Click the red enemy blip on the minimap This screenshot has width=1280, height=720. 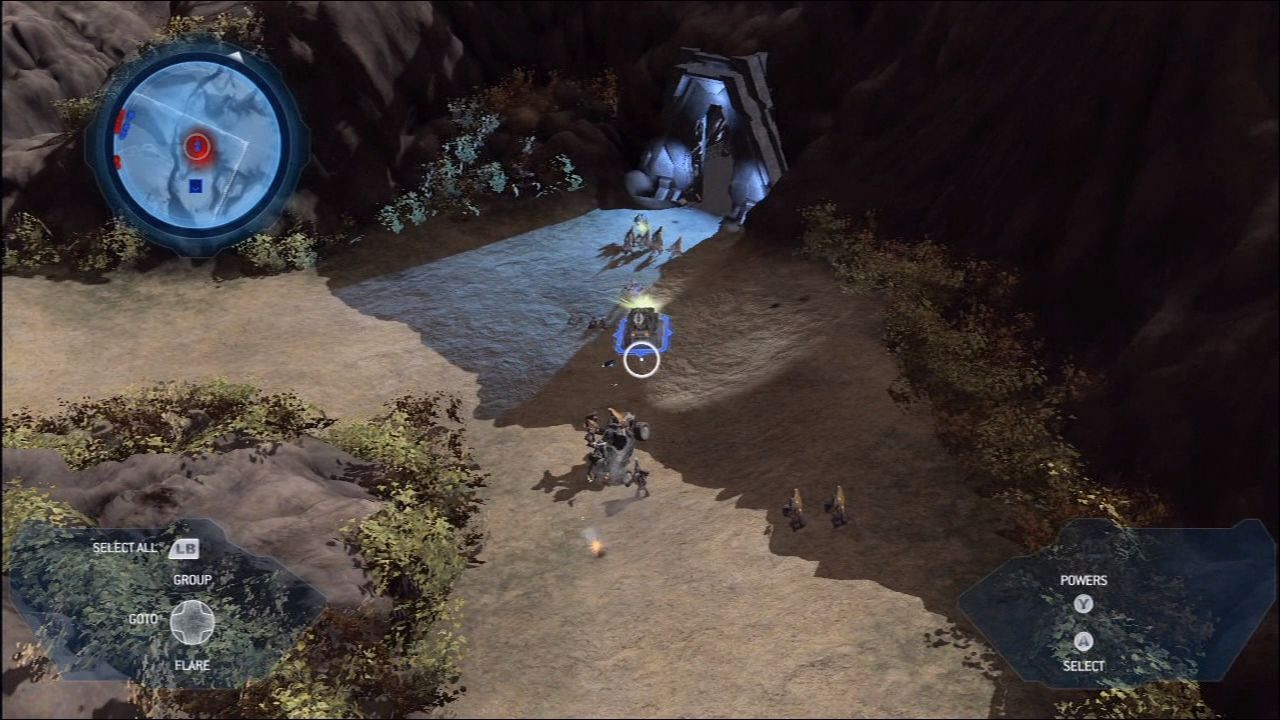coord(197,147)
